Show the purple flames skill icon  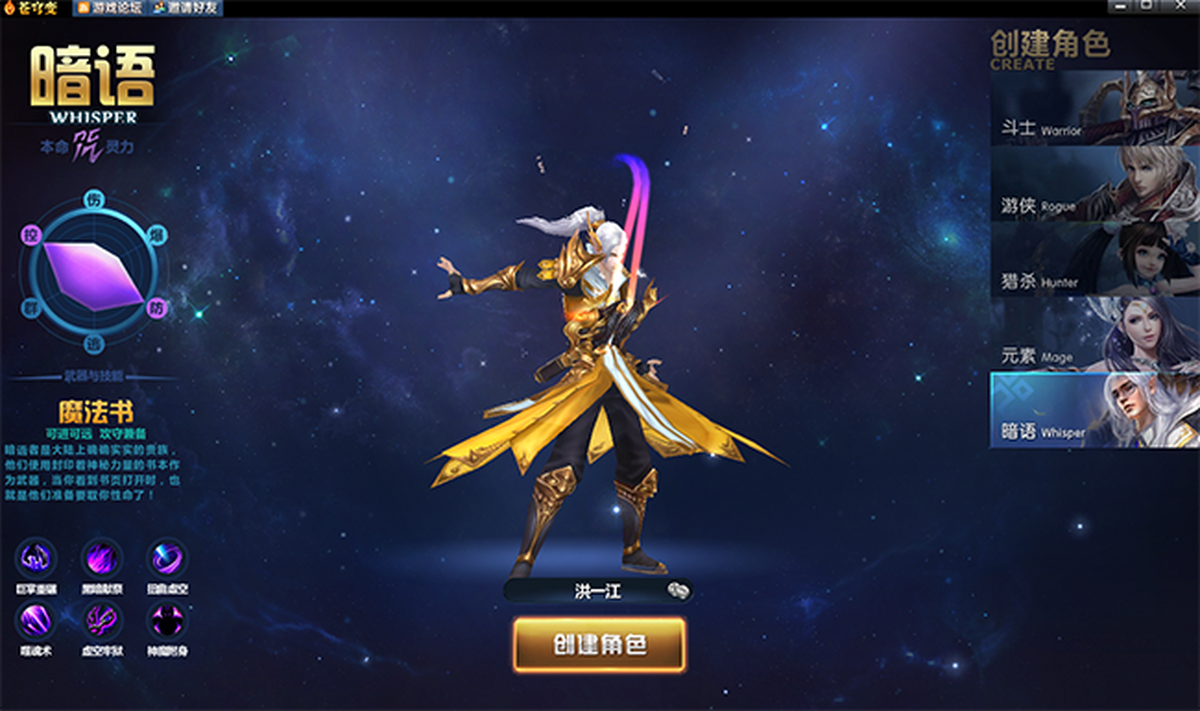[x=101, y=557]
